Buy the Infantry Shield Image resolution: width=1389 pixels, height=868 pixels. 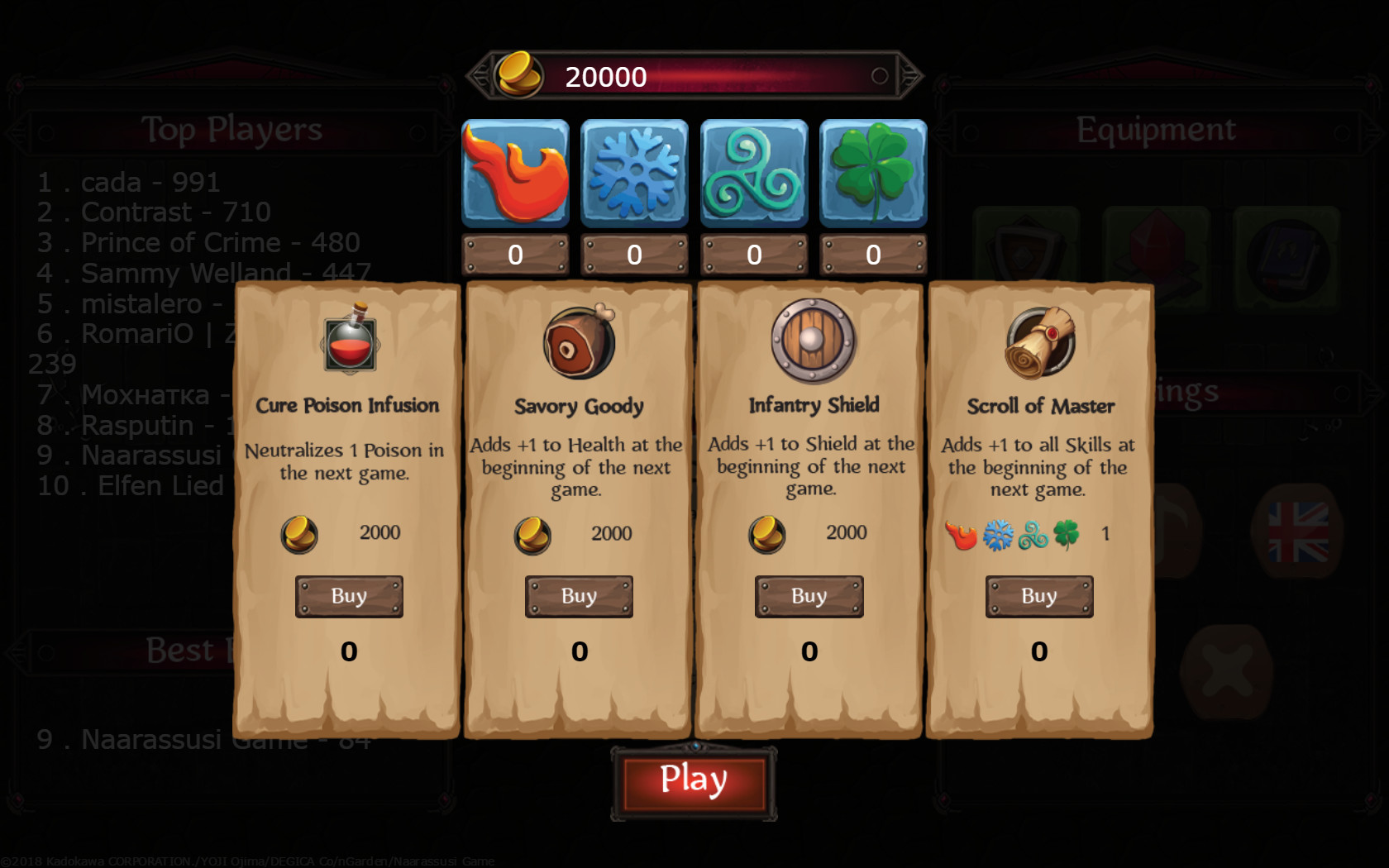[x=809, y=596]
